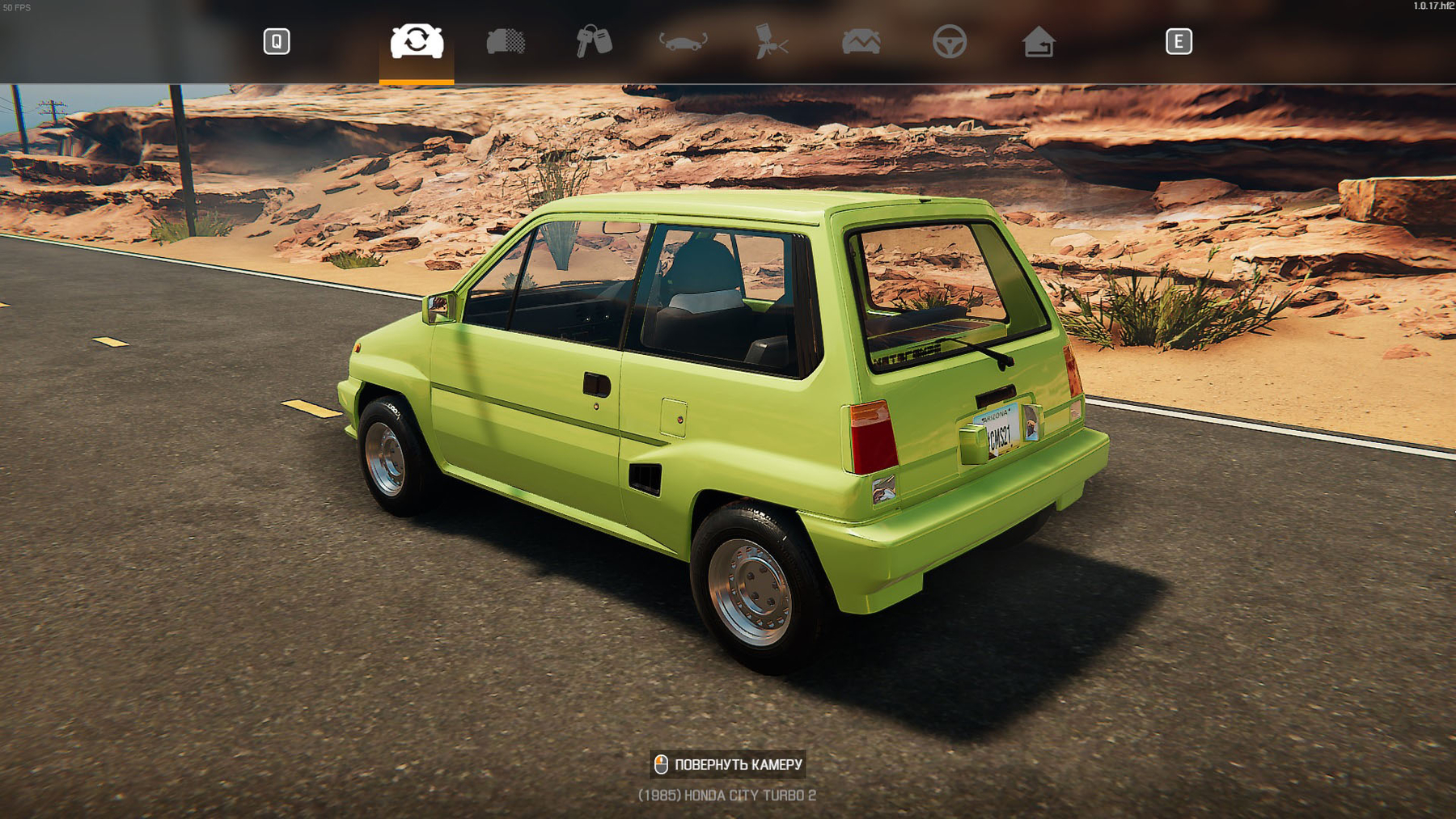The width and height of the screenshot is (1456, 819).
Task: Select the rotate-car camera tab
Action: (417, 41)
